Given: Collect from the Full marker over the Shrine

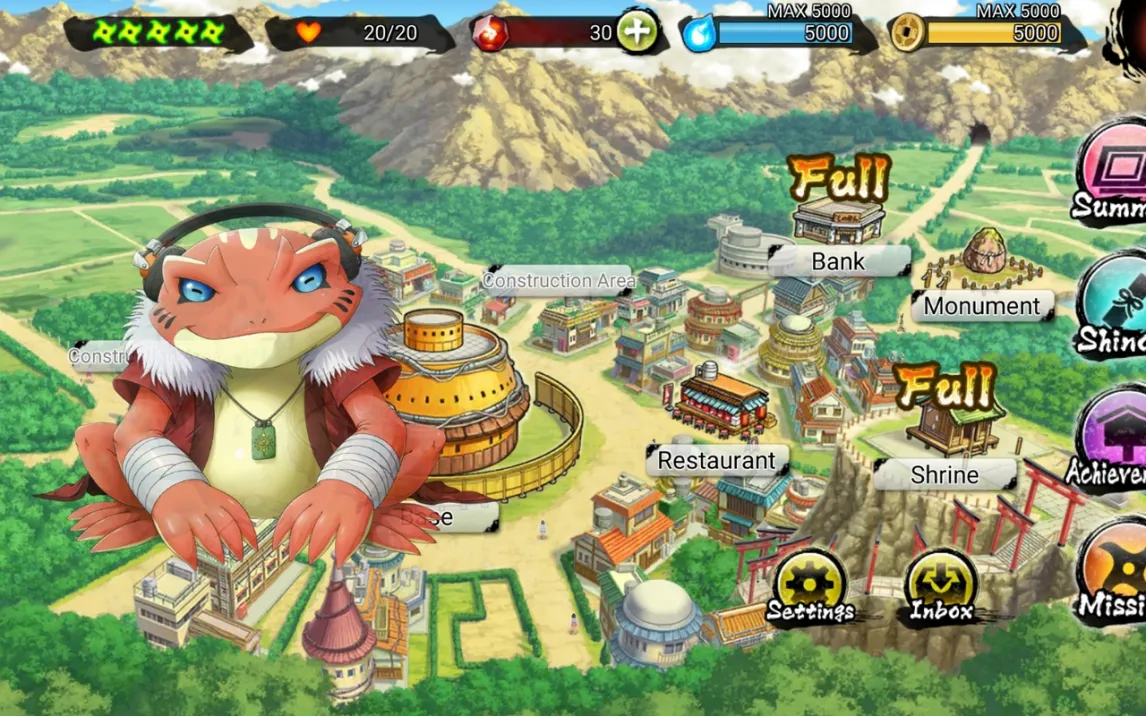Looking at the screenshot, I should tap(945, 386).
